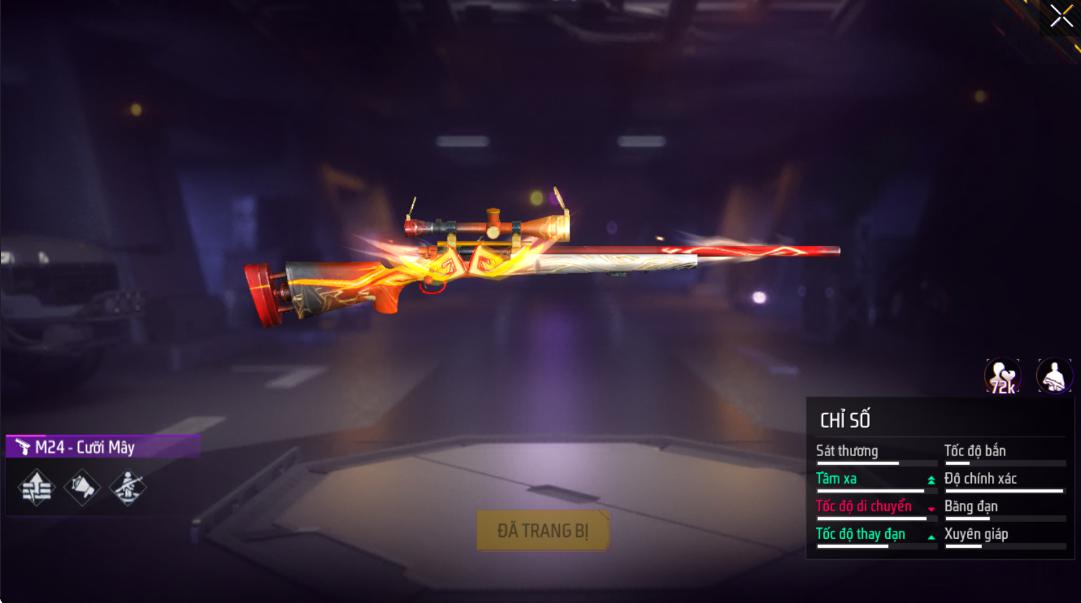Select the megaphone skin effect icon

[82, 487]
